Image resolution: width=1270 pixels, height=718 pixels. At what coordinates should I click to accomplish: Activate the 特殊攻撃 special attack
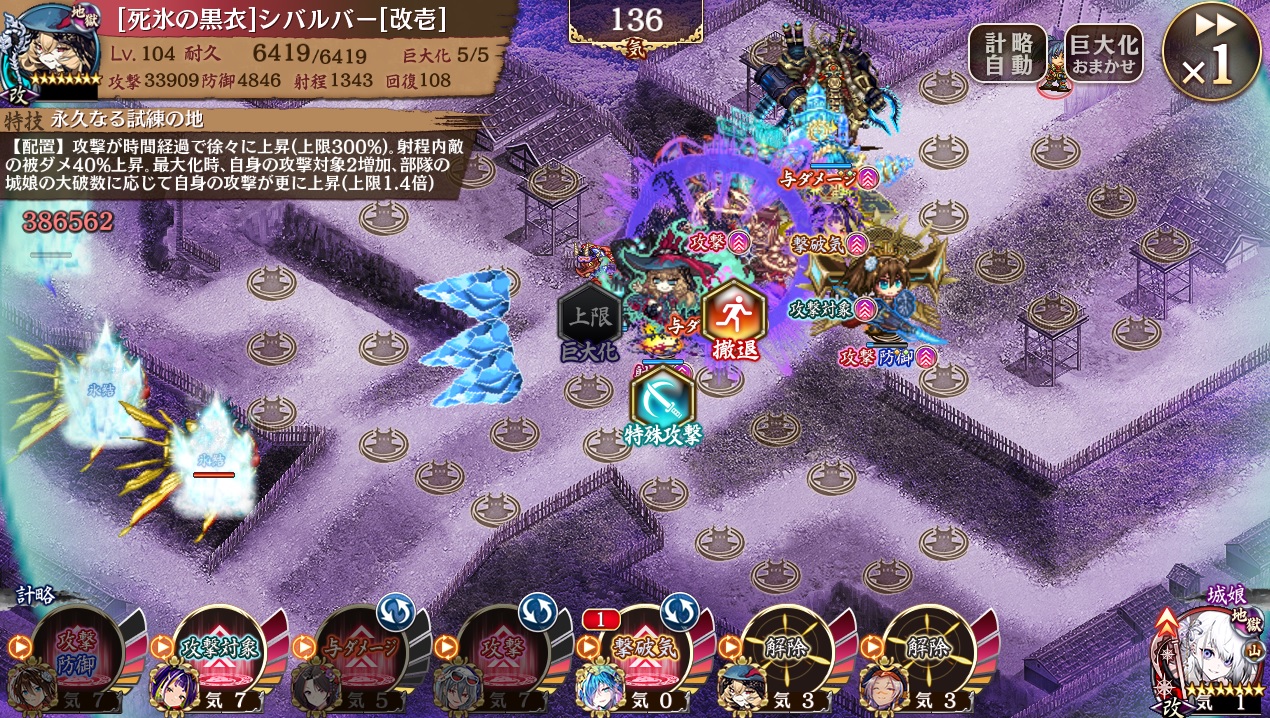pos(663,404)
